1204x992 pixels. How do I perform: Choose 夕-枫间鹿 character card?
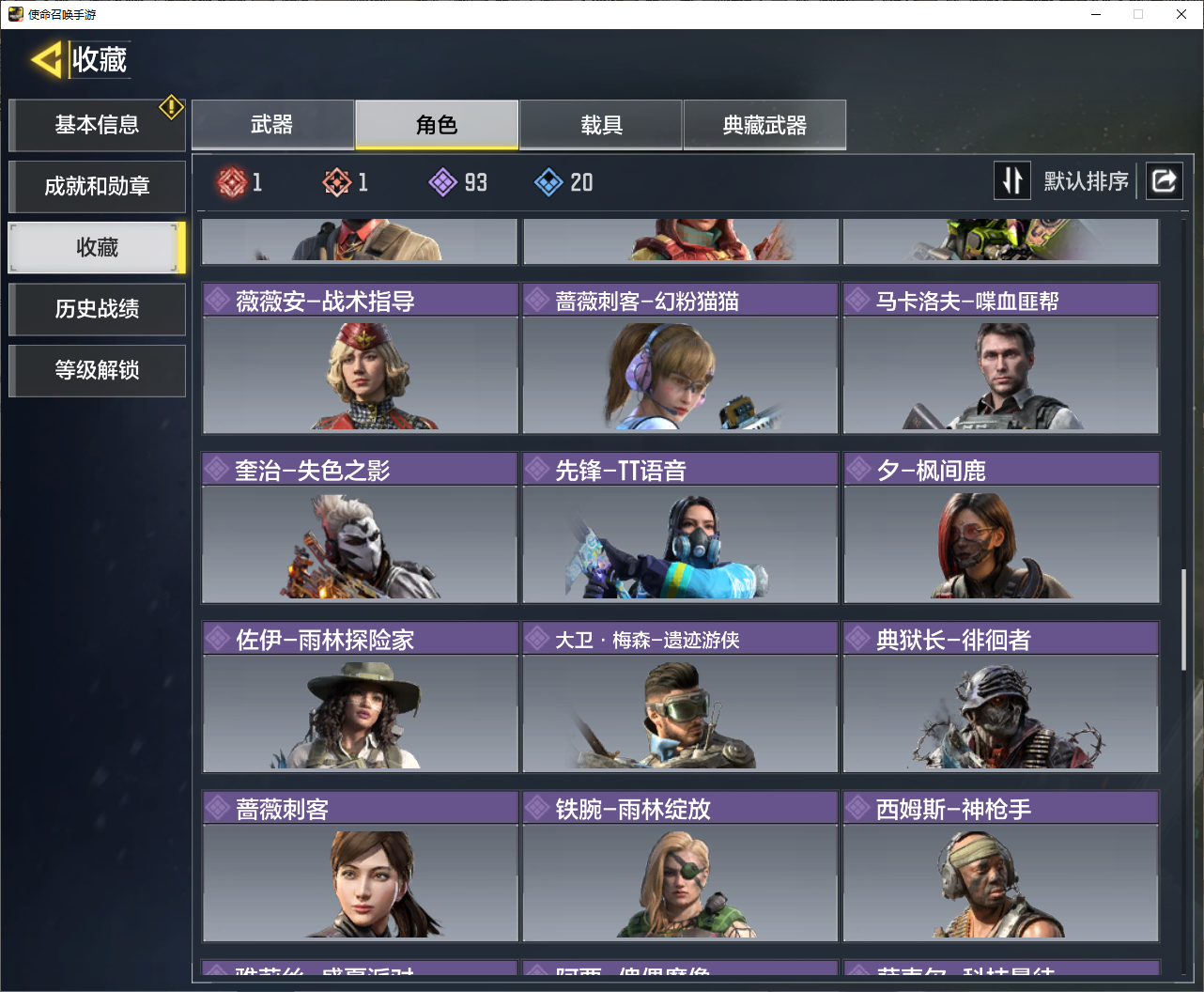1001,527
